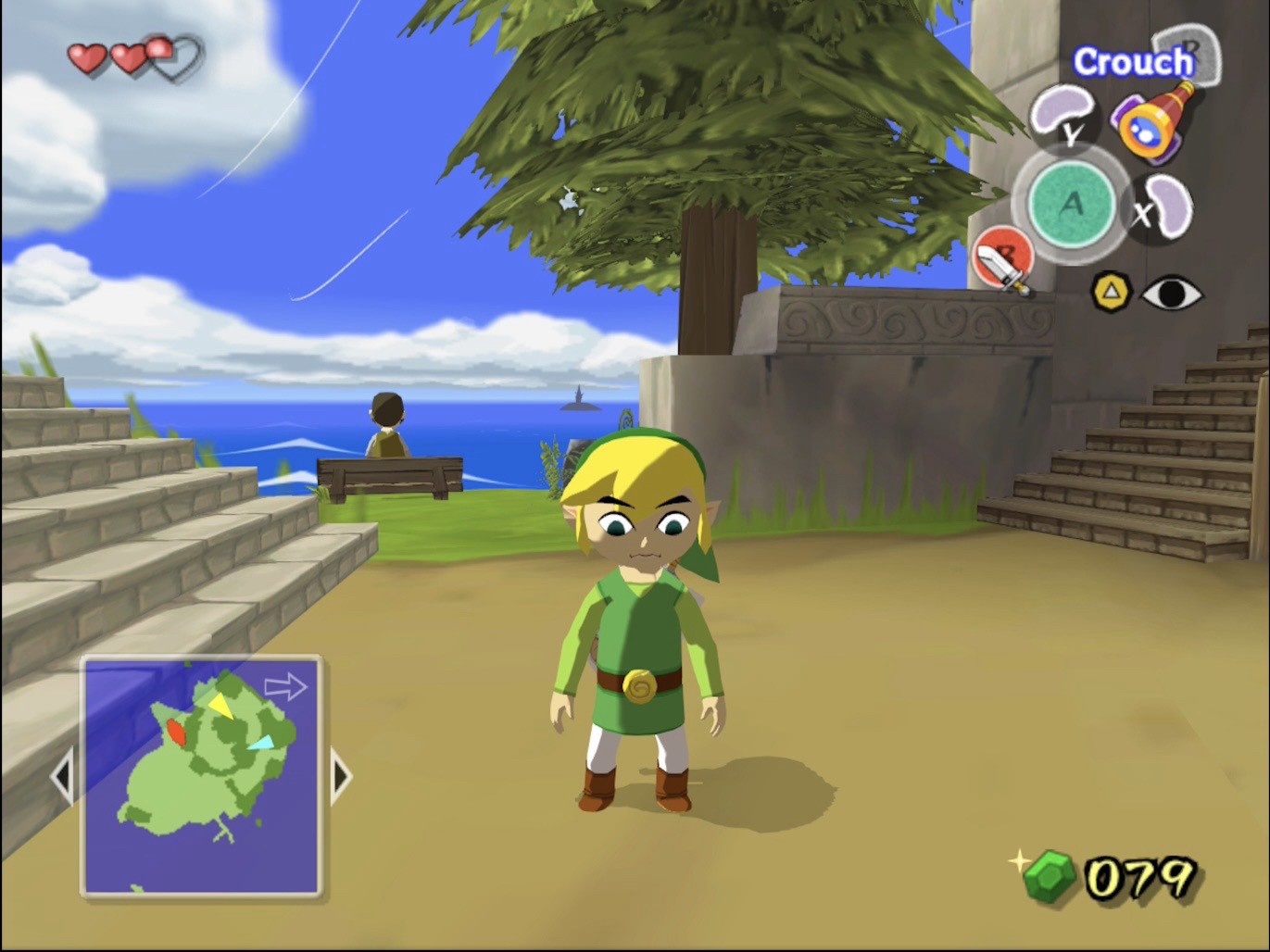Click the left arrow beside the minimap

62,776
